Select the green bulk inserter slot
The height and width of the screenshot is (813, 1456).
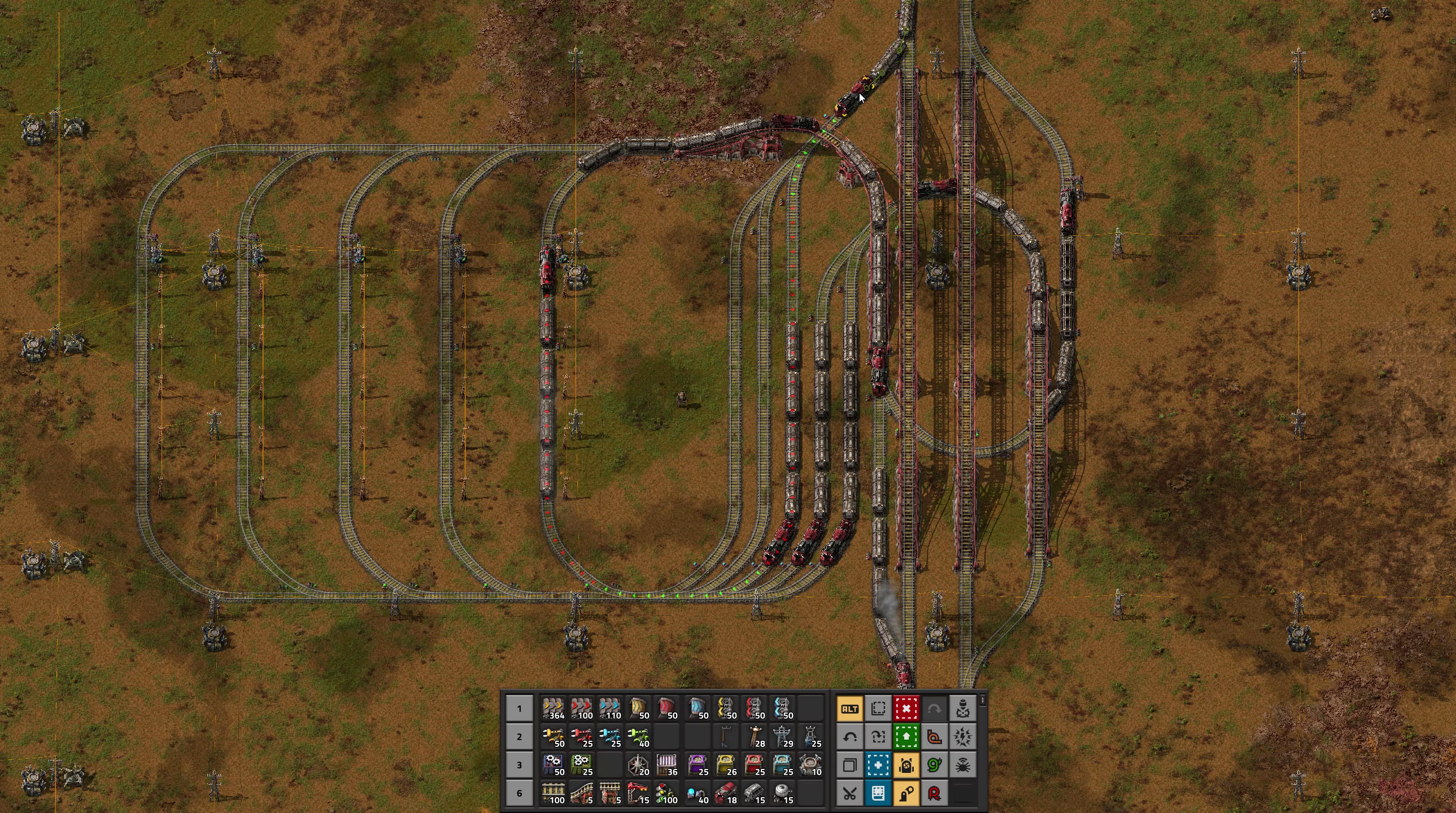pos(639,737)
